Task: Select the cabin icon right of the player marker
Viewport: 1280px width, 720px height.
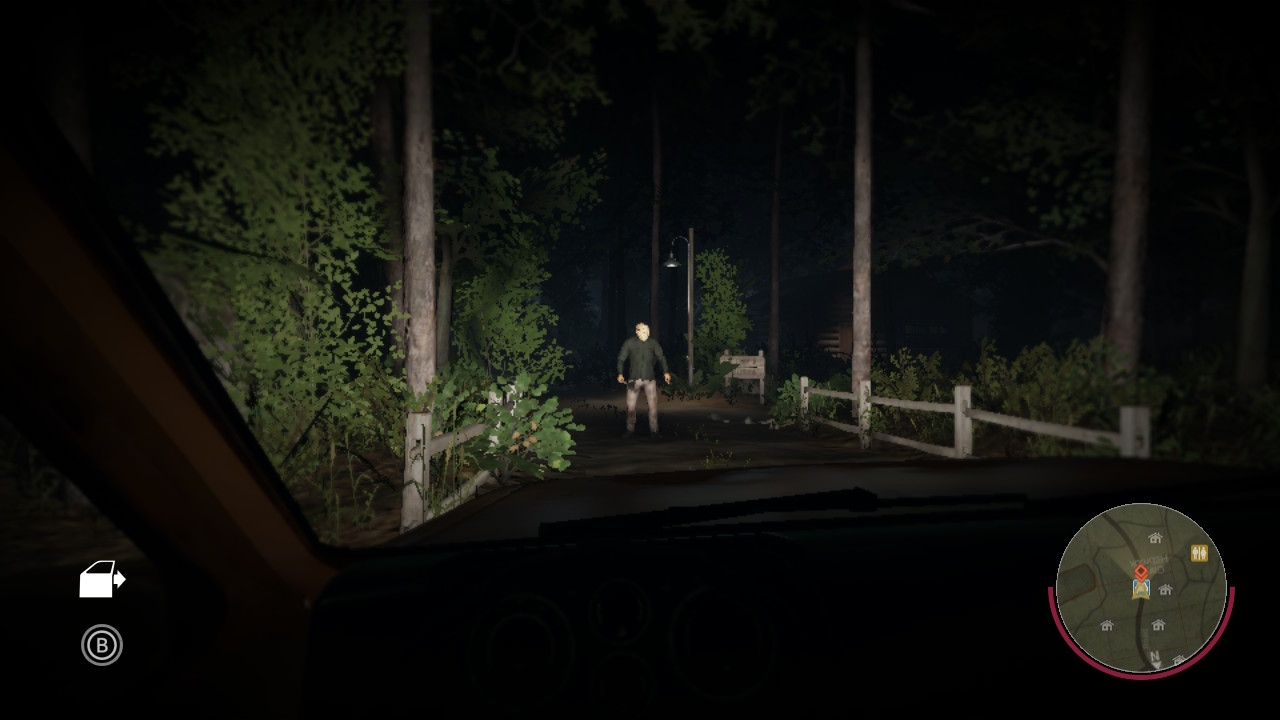Action: [x=1165, y=590]
